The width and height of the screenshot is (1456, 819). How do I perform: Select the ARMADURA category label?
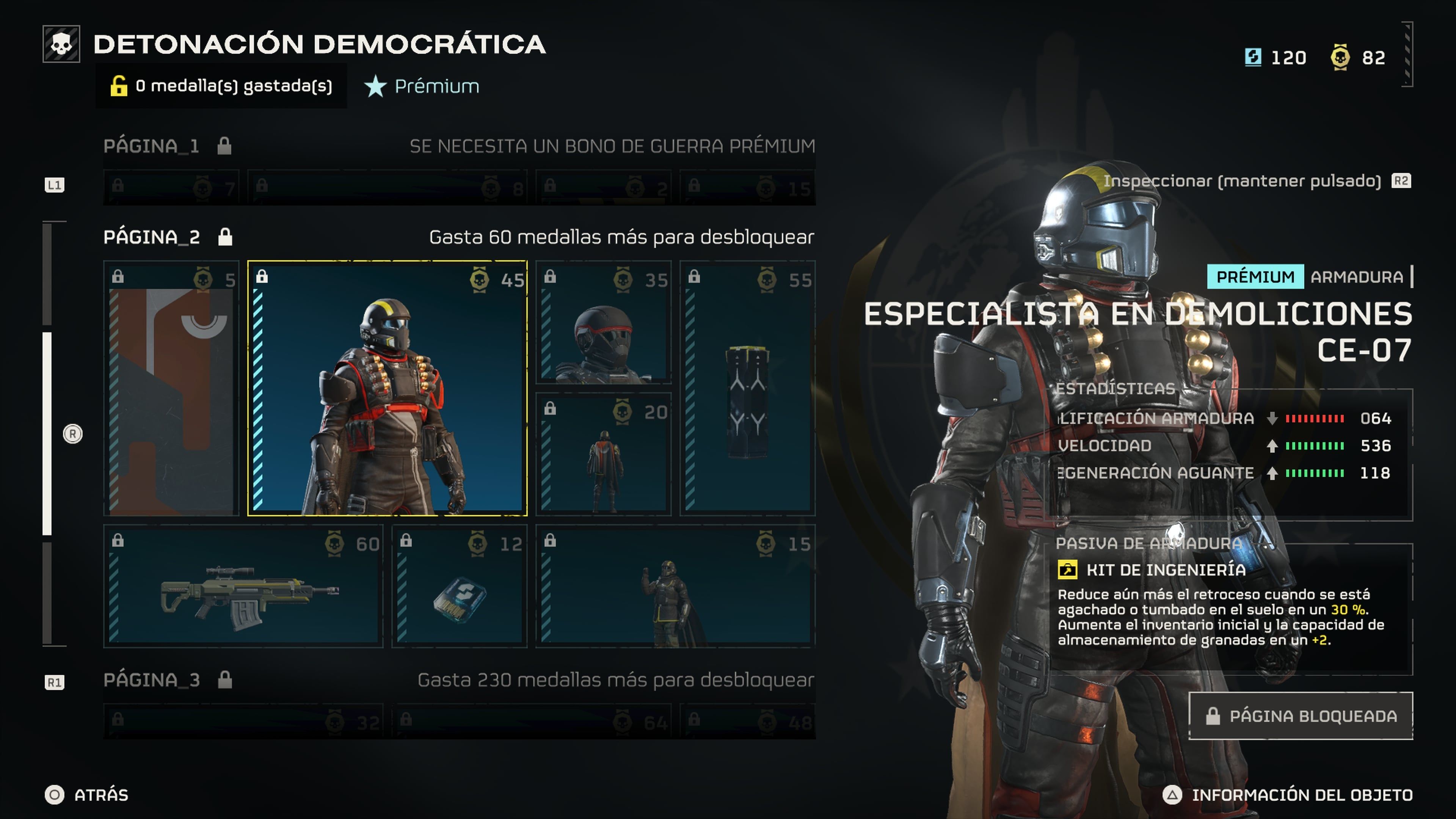tap(1357, 277)
